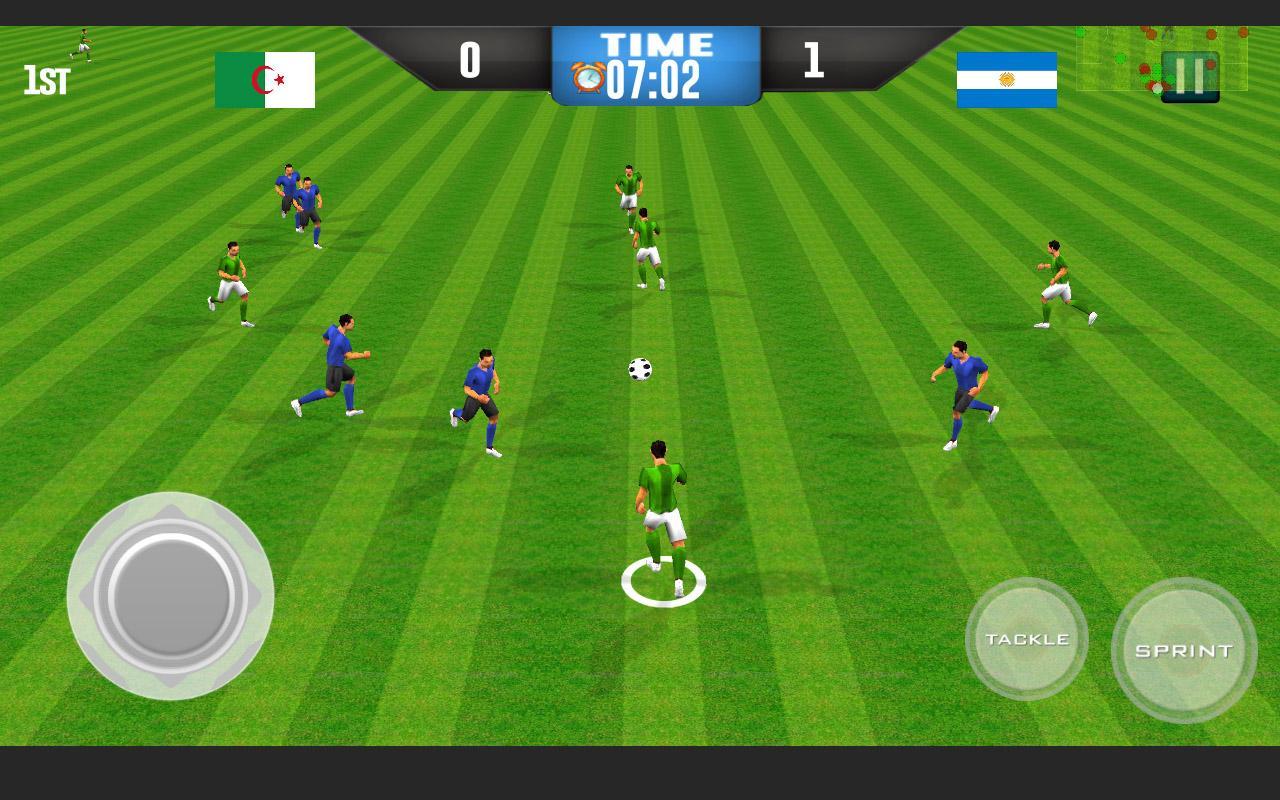The width and height of the screenshot is (1280, 800).
Task: Click the TIME header on the scoreboard
Action: coord(656,44)
